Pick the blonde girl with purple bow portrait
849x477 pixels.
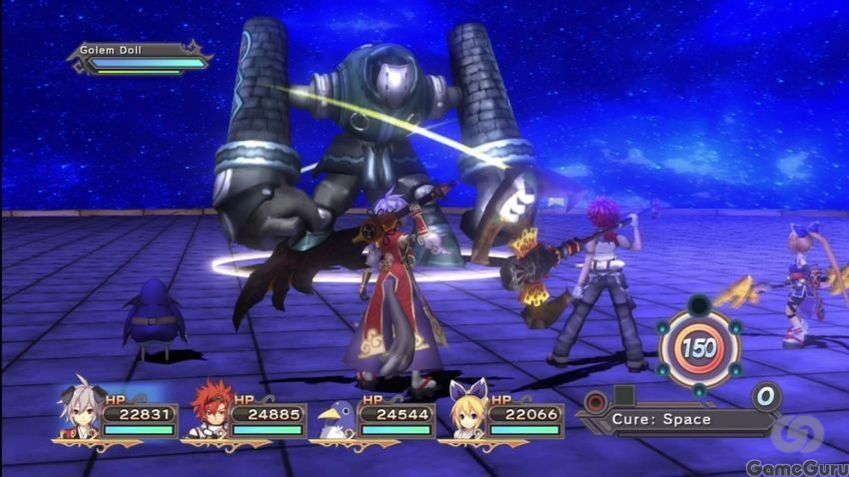[466, 409]
